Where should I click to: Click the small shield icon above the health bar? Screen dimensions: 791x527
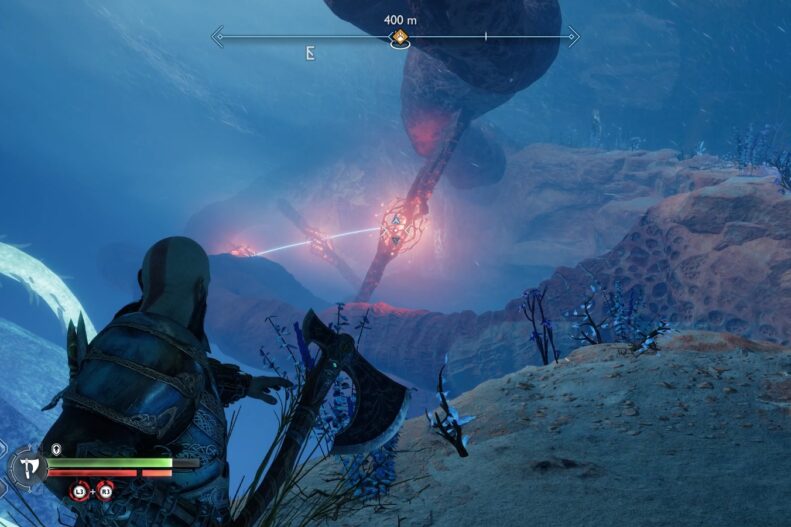pos(56,449)
